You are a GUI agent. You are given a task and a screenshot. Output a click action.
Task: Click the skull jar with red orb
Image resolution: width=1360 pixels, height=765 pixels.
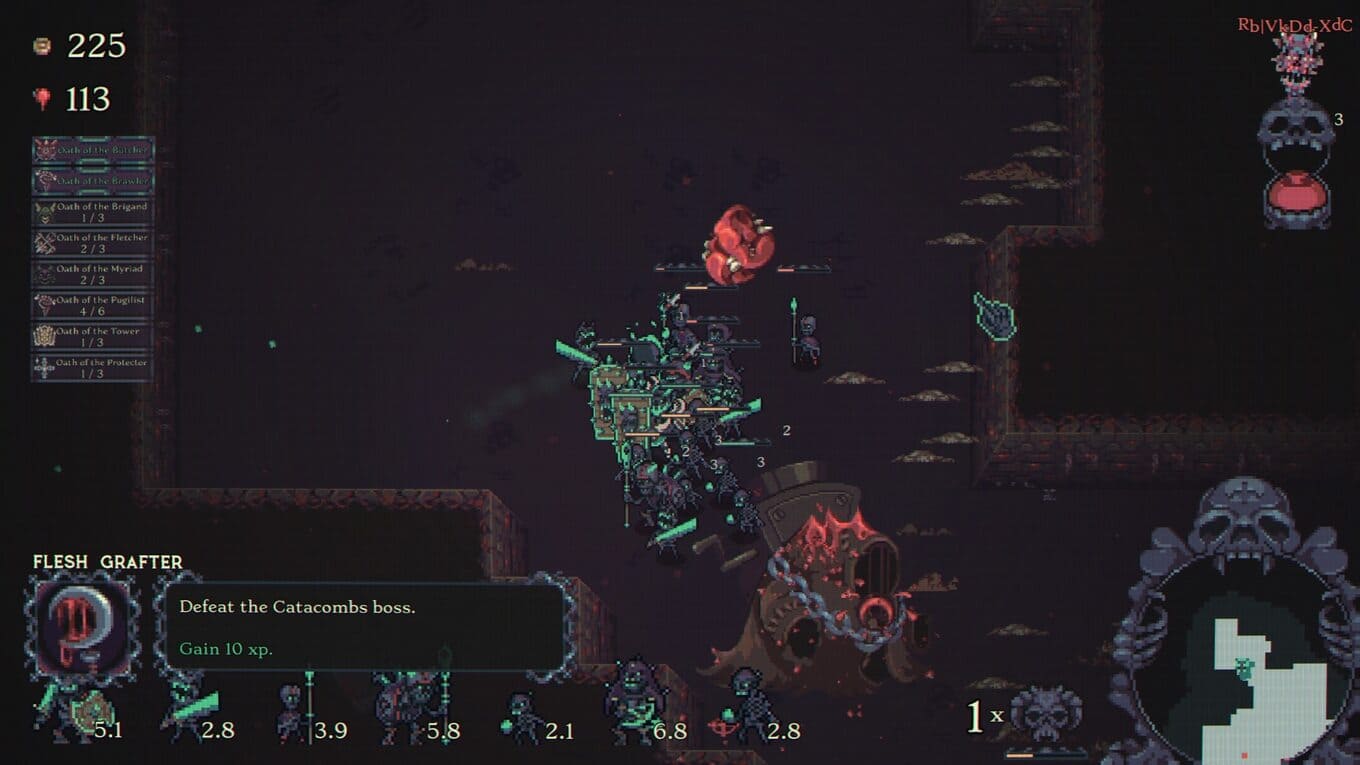click(x=1296, y=170)
